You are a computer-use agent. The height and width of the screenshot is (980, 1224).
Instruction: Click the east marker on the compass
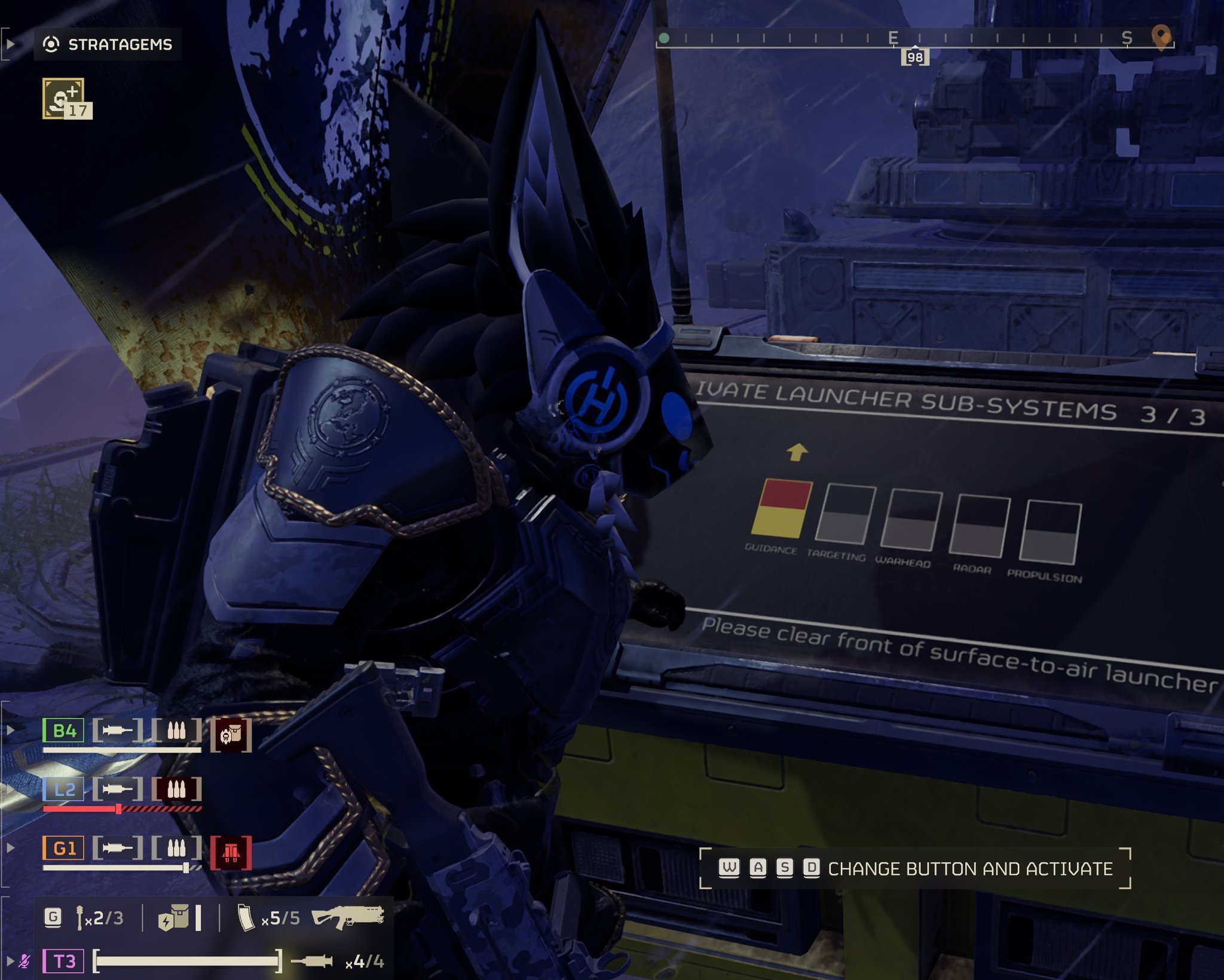pos(893,38)
